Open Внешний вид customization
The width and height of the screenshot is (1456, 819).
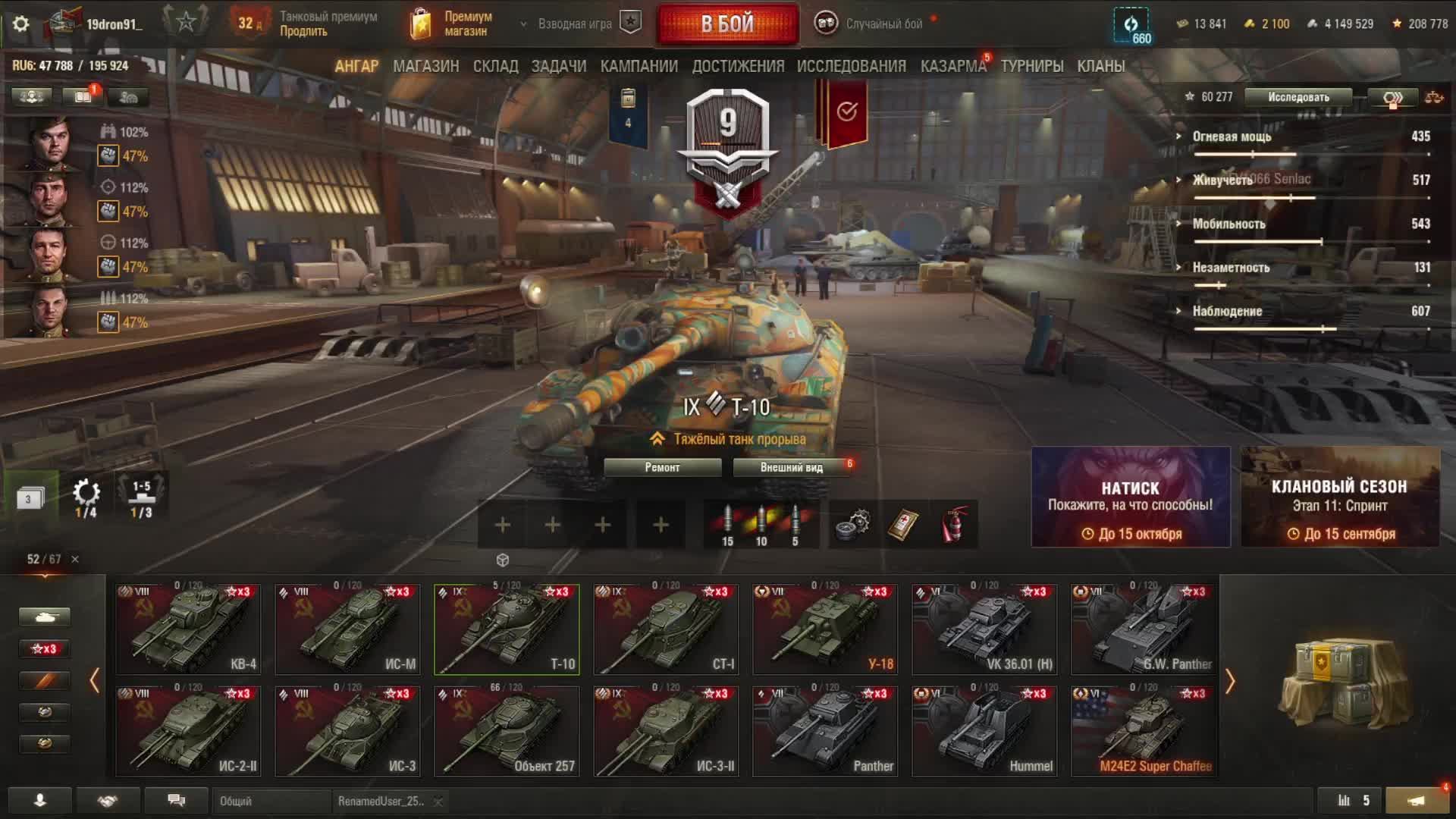791,468
